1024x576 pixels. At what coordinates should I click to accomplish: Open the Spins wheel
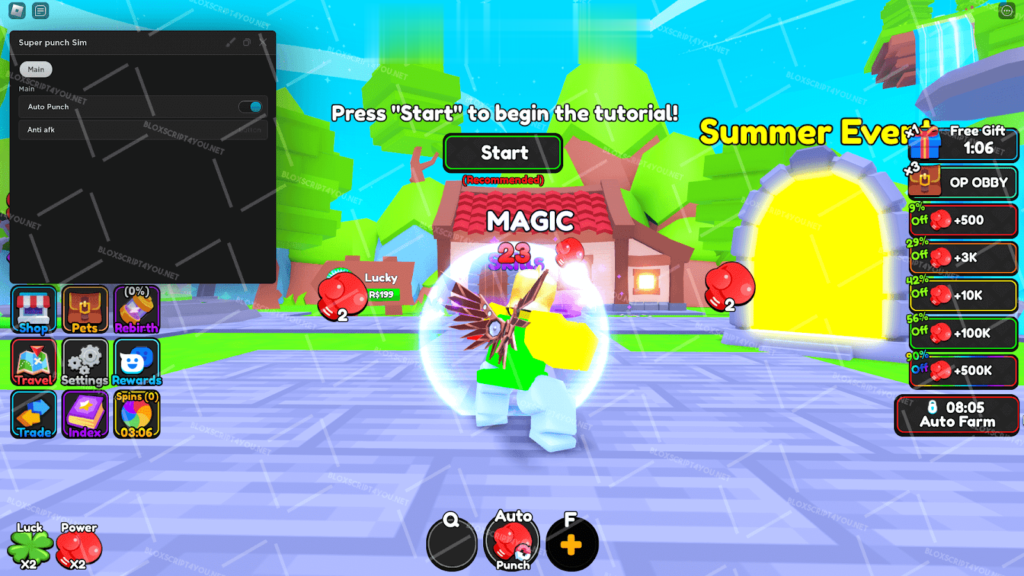coord(136,414)
